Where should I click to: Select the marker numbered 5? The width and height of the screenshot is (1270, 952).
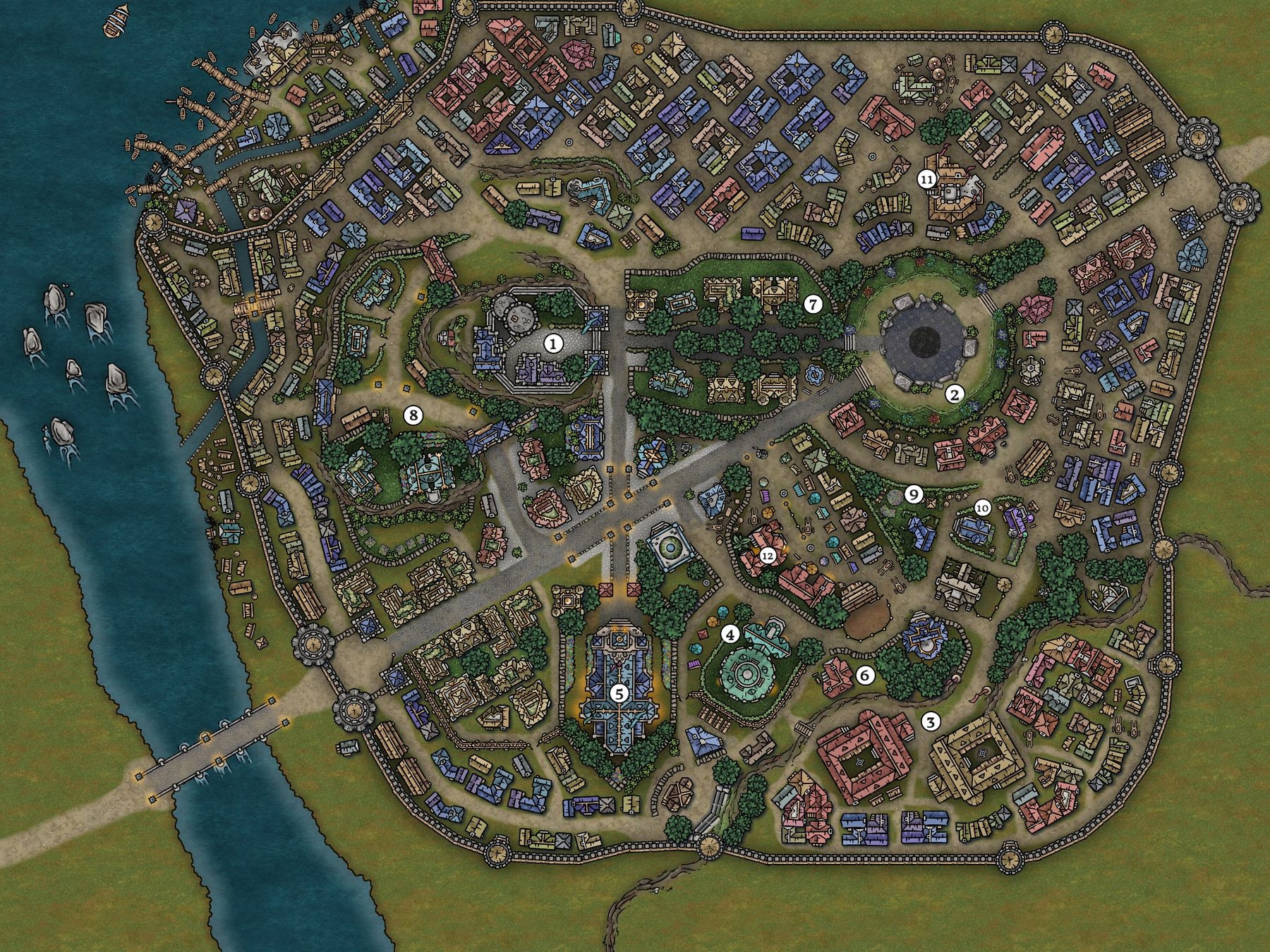619,693
